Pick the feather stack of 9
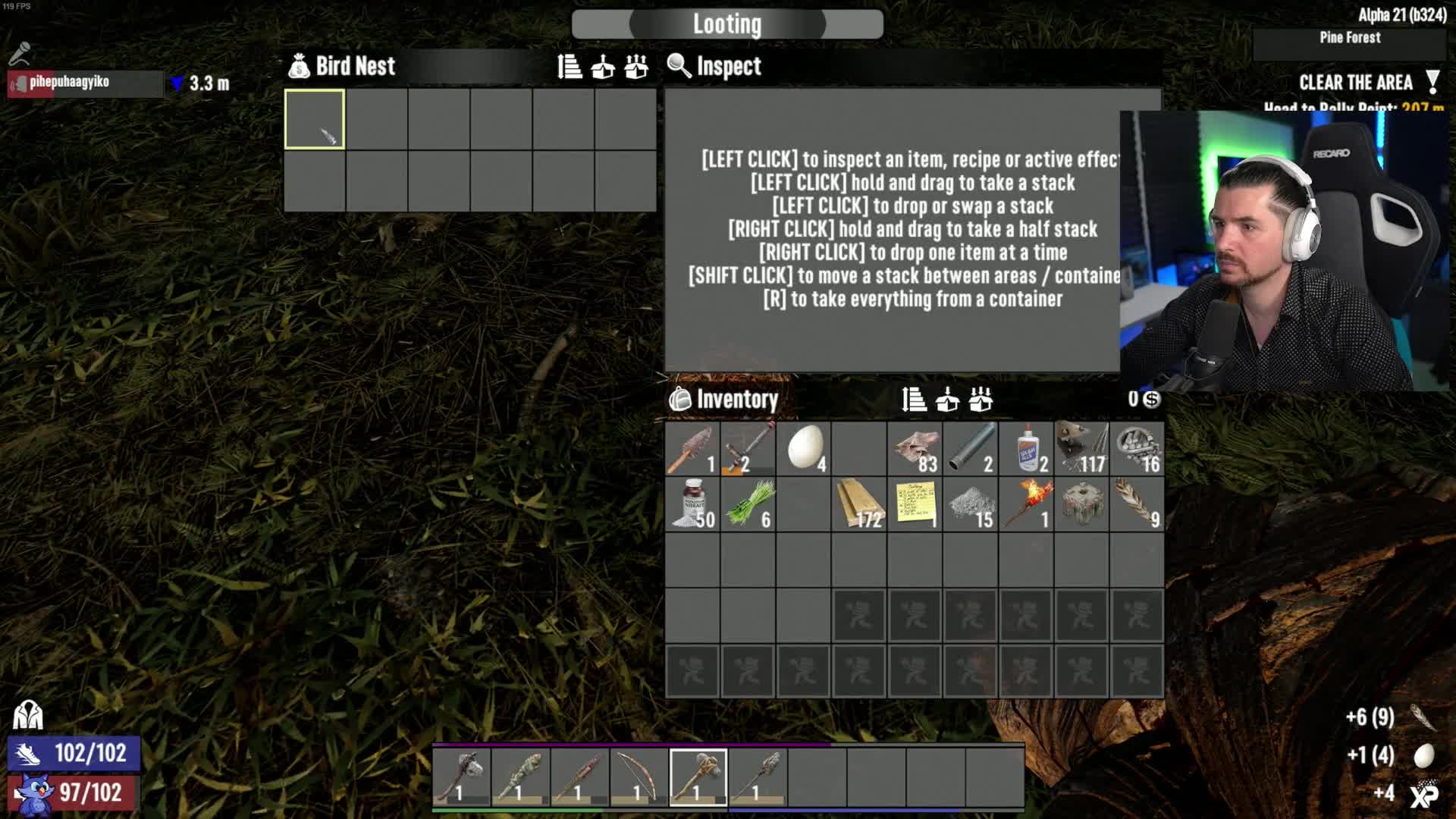 point(1137,504)
